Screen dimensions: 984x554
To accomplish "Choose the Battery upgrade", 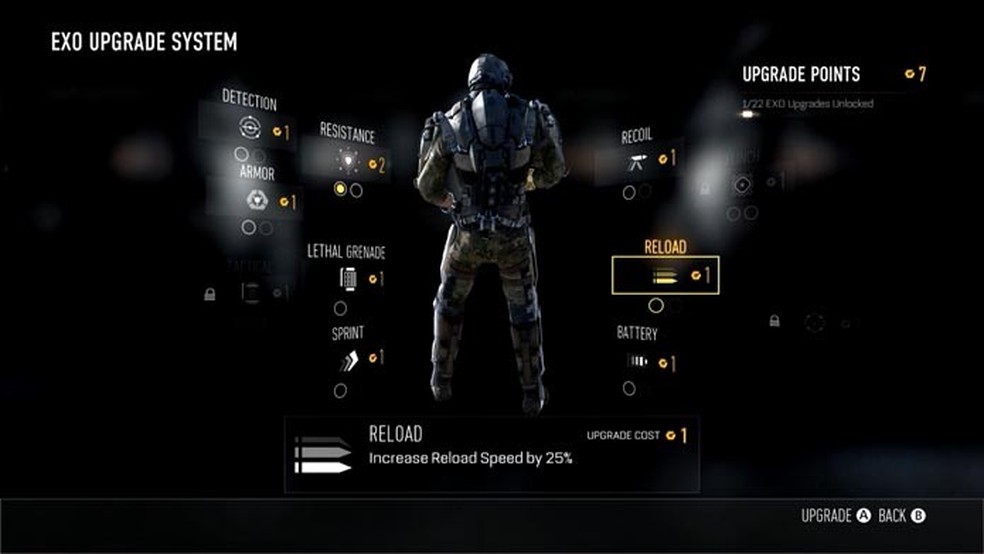I will (x=638, y=361).
